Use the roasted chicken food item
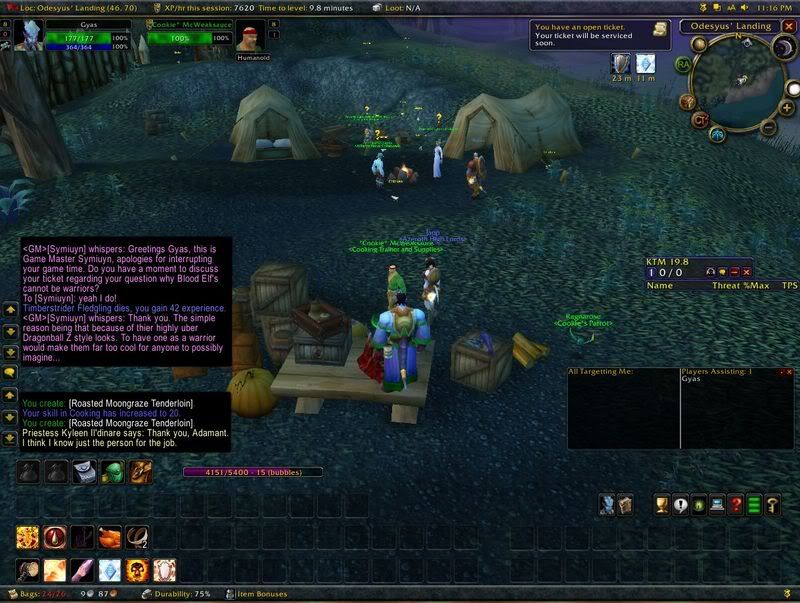 109,539
